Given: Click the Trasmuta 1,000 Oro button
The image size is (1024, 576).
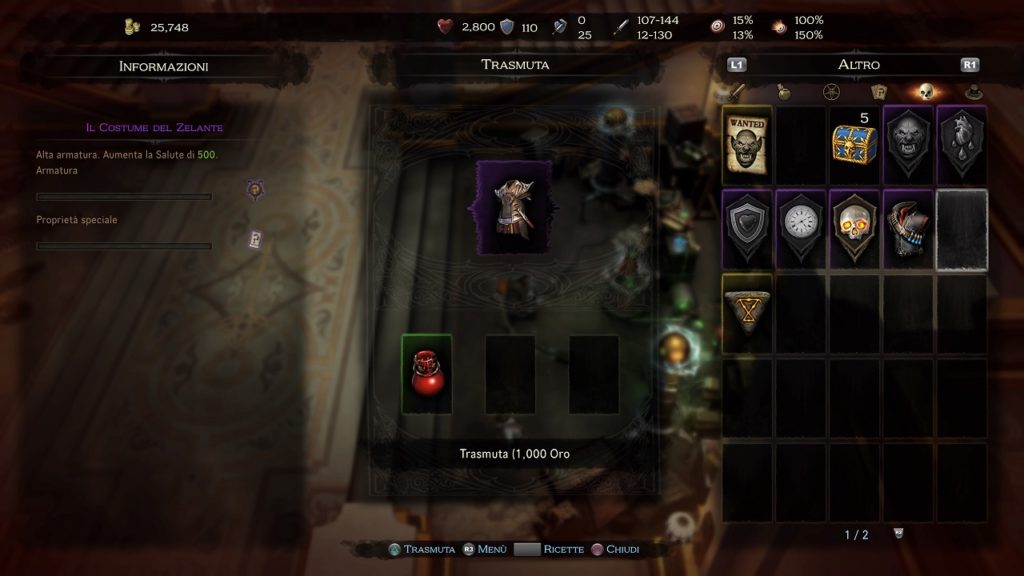Looking at the screenshot, I should 514,454.
